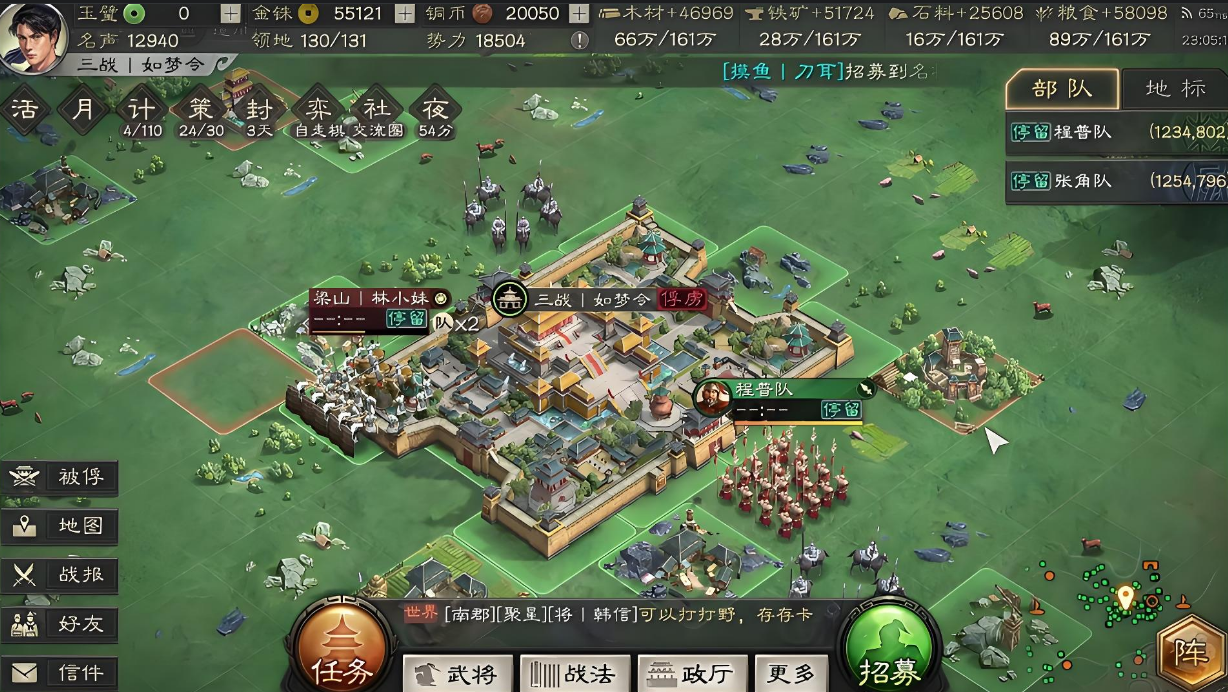Switch to the 地标 landmarks tab
The height and width of the screenshot is (692, 1228).
(x=1175, y=89)
